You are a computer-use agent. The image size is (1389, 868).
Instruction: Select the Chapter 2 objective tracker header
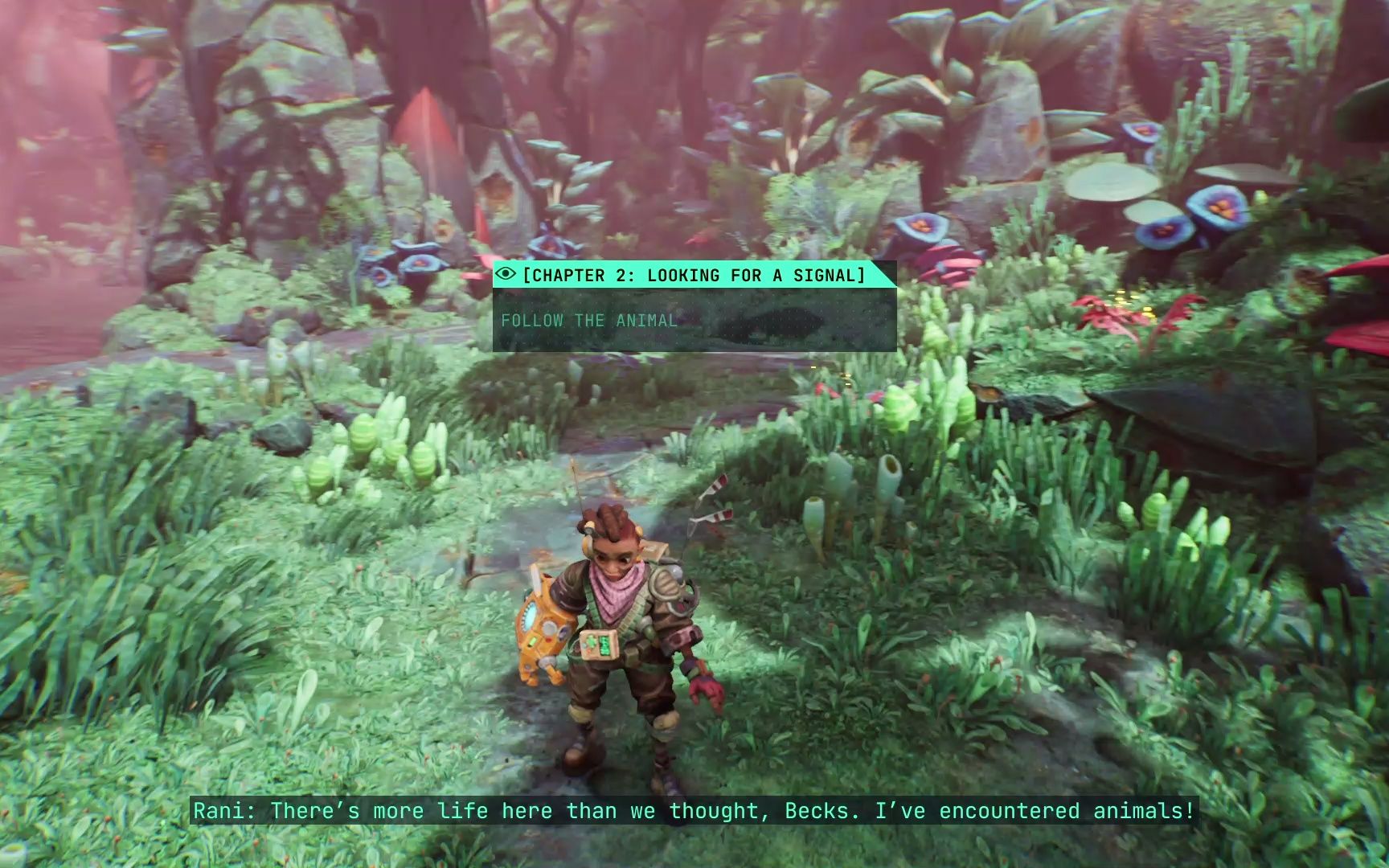click(693, 275)
